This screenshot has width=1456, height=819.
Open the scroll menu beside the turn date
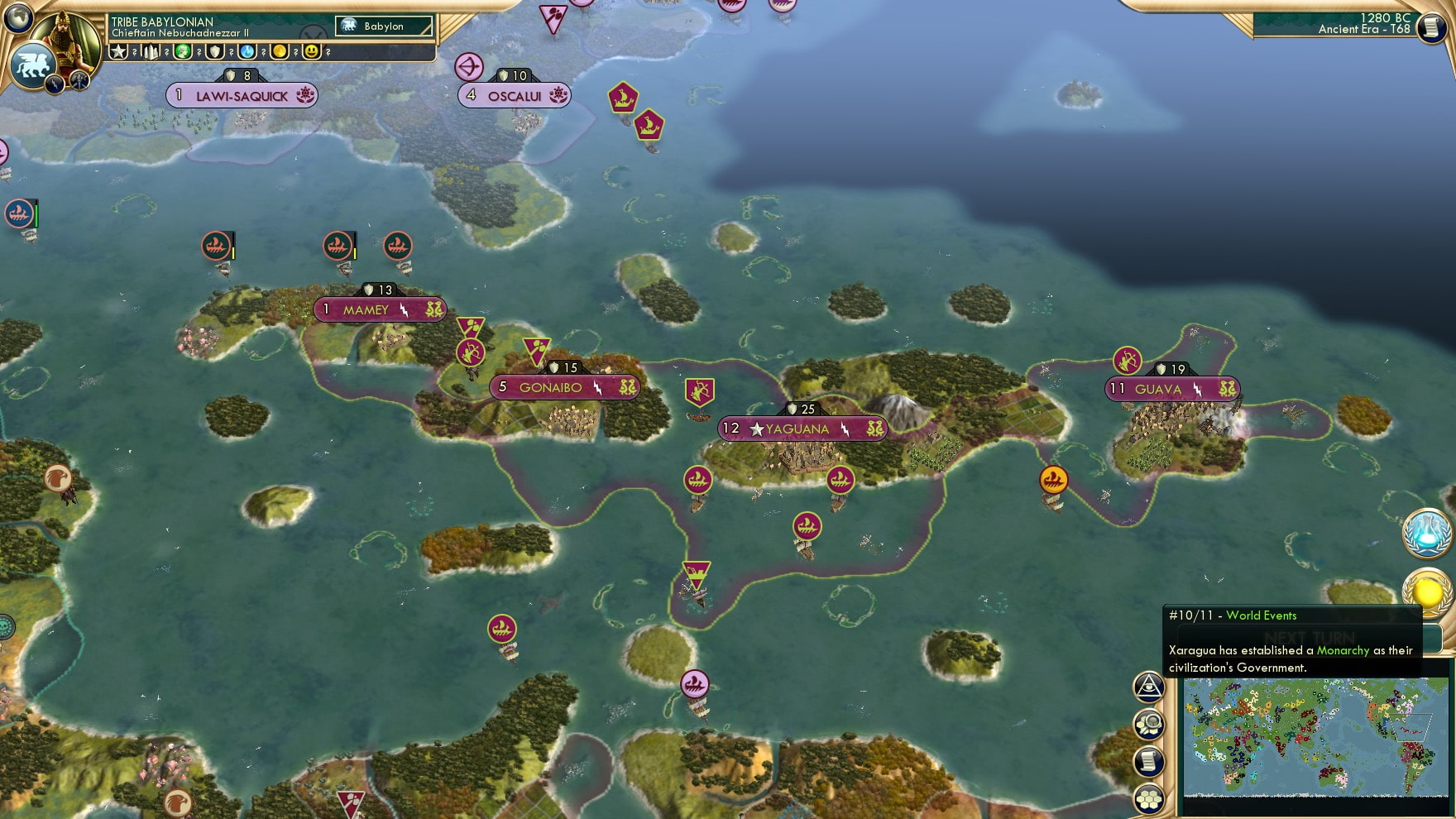coord(1431,26)
